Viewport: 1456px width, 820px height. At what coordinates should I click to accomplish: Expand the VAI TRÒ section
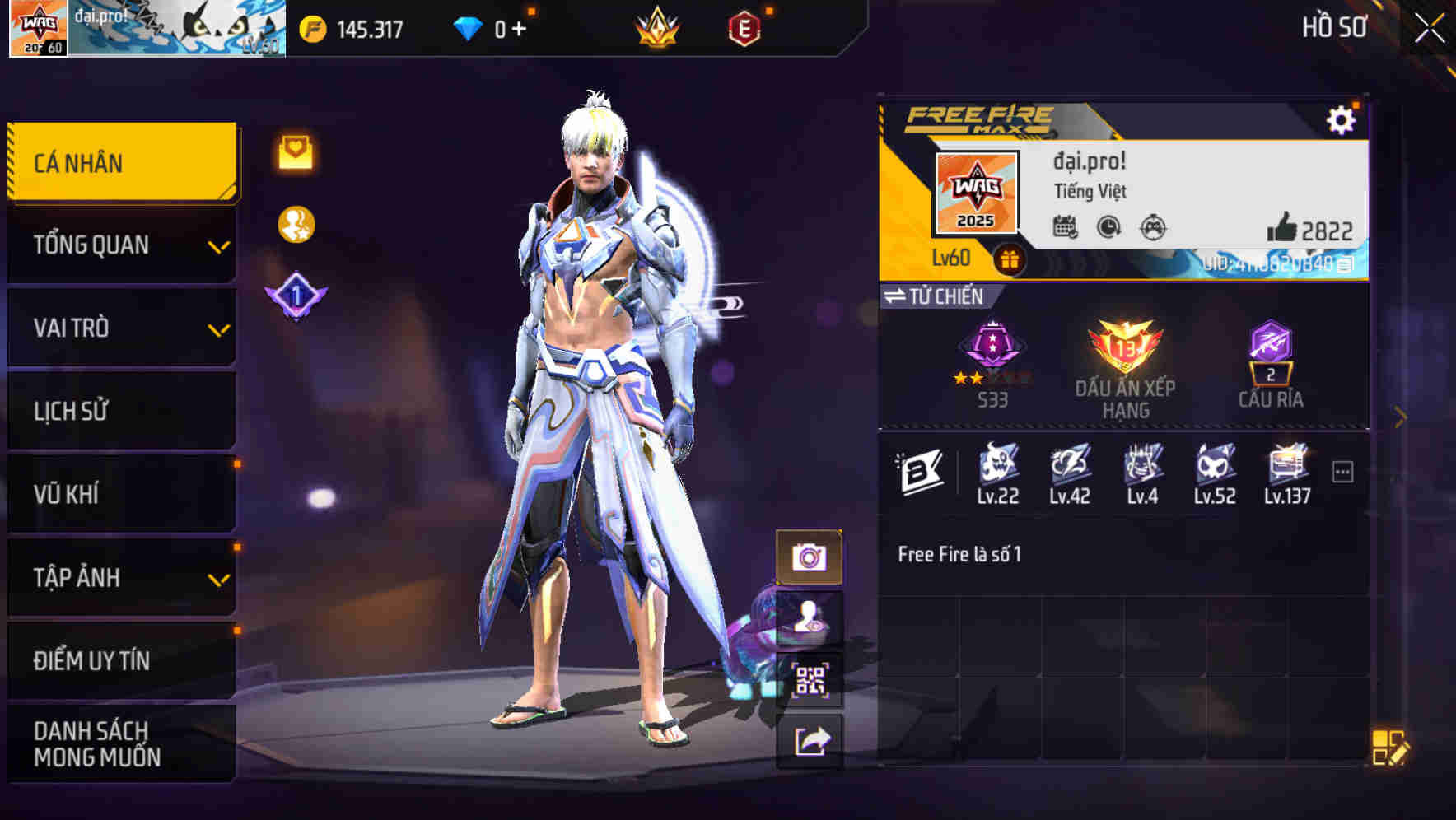coord(119,328)
